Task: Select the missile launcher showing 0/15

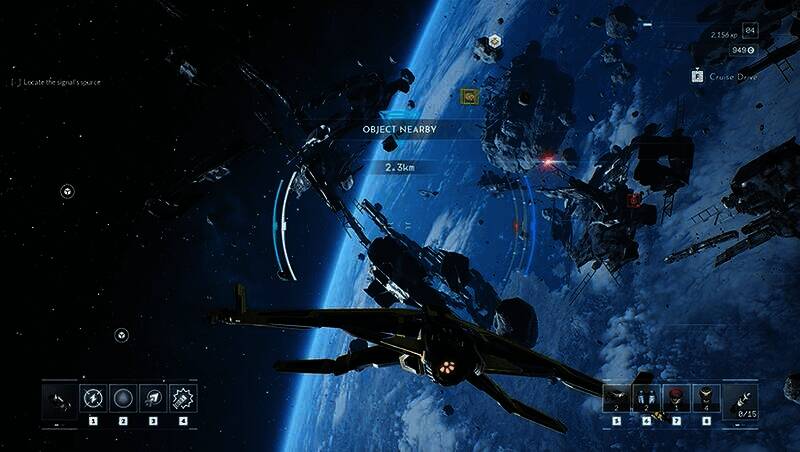Action: [740, 399]
